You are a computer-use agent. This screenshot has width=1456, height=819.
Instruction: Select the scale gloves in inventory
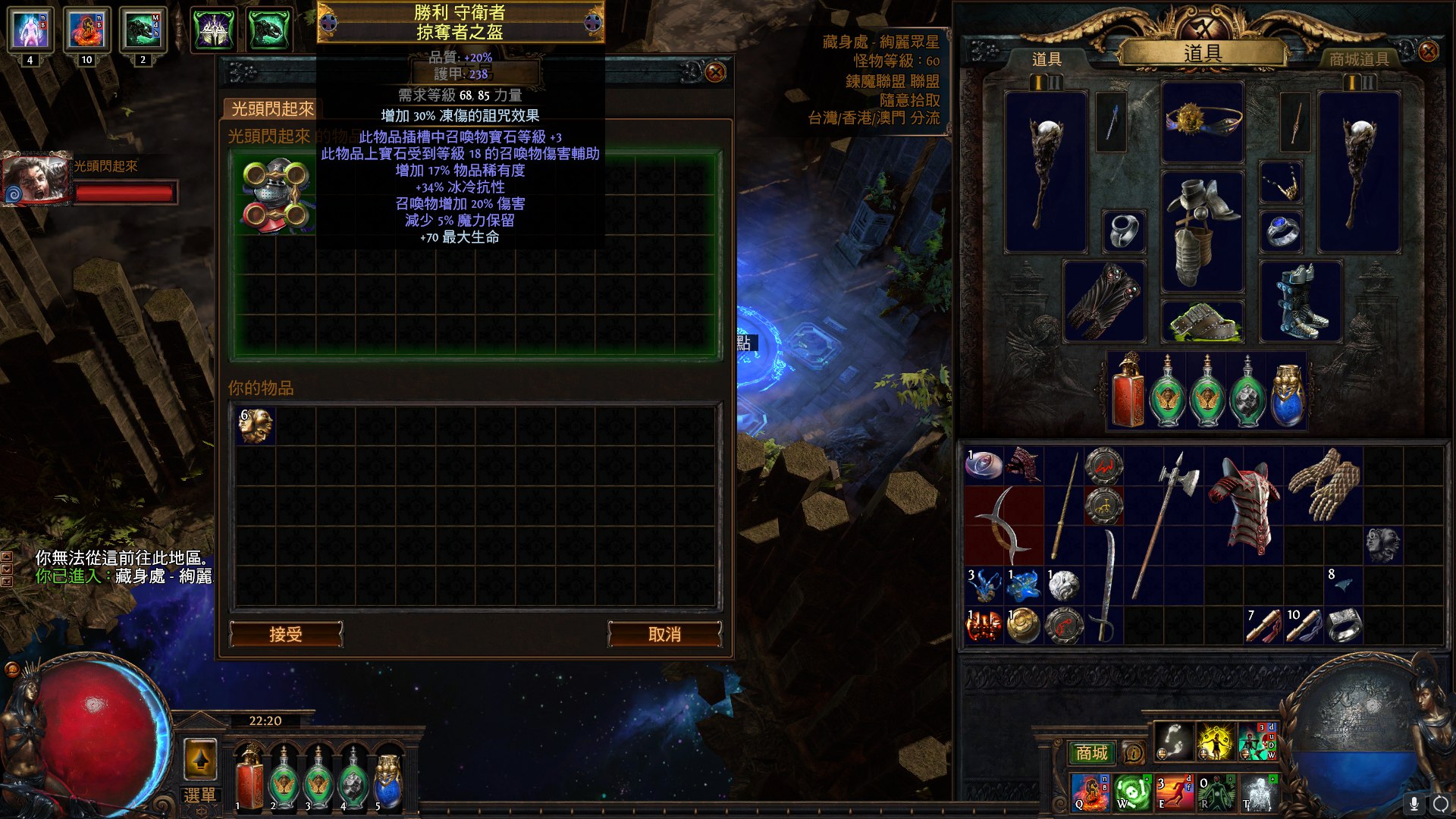[1324, 485]
